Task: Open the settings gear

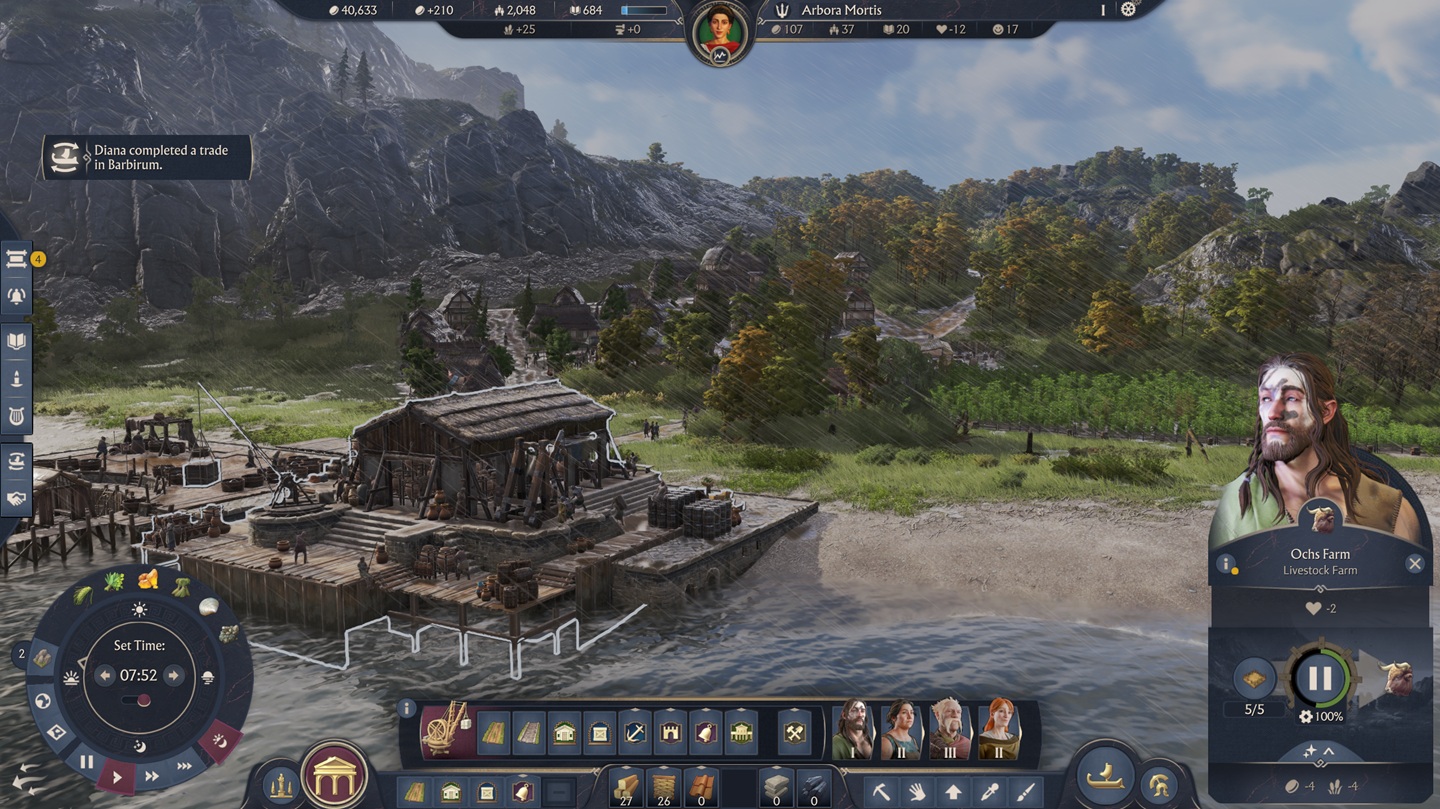Action: pyautogui.click(x=1129, y=10)
